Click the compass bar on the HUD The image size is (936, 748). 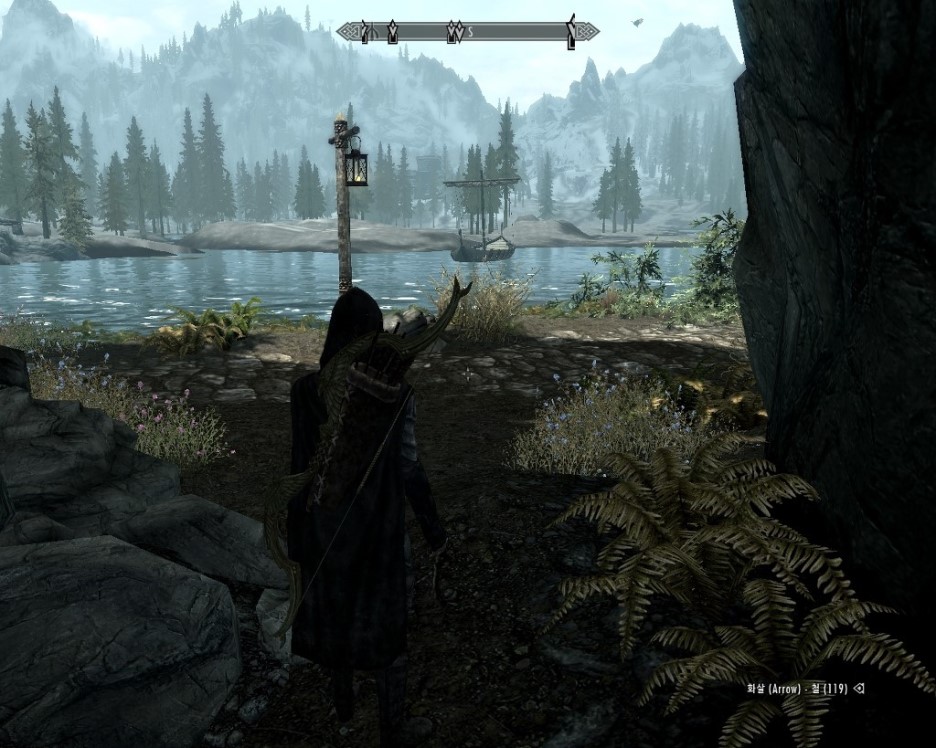tap(467, 32)
